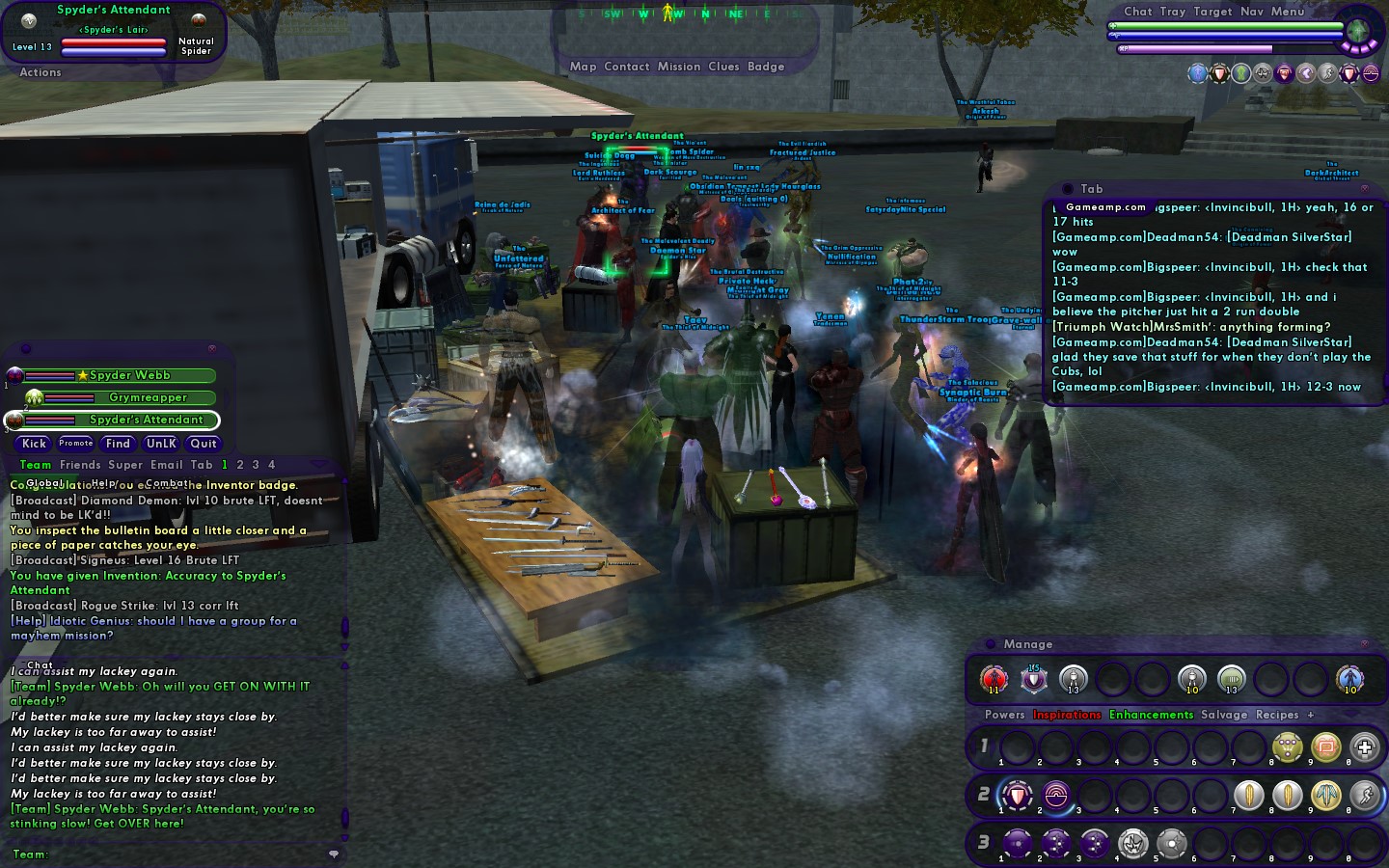Screen dimensions: 1389x868
Task: Toggle the Chat window from top bar
Action: tap(1138, 12)
